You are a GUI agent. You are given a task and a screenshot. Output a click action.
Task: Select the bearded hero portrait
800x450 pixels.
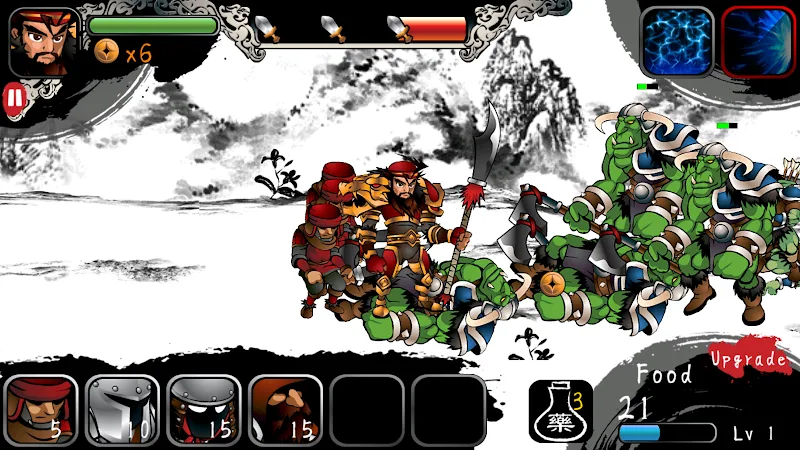coord(44,42)
